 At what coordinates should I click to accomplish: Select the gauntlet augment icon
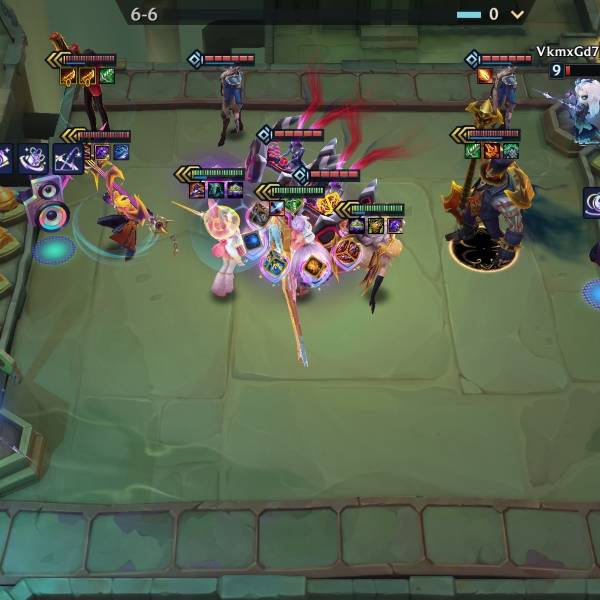click(33, 158)
